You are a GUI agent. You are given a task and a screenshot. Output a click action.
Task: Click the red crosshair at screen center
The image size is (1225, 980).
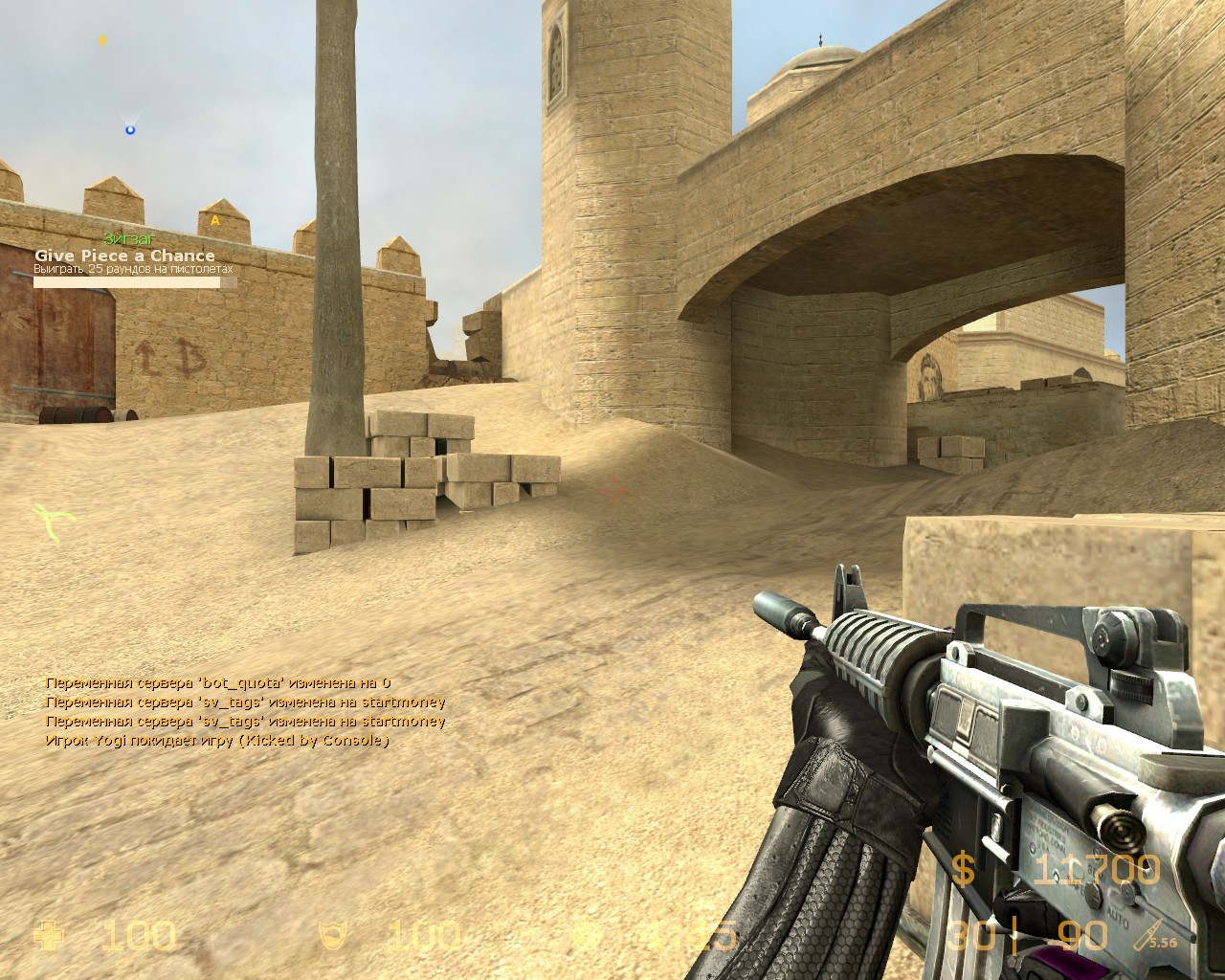click(611, 491)
